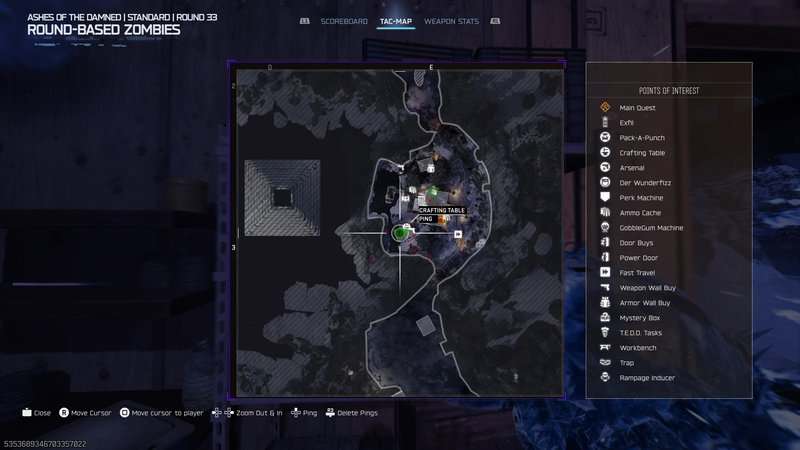800x450 pixels.
Task: Click the Fast Travel marker on the map
Action: [x=458, y=234]
